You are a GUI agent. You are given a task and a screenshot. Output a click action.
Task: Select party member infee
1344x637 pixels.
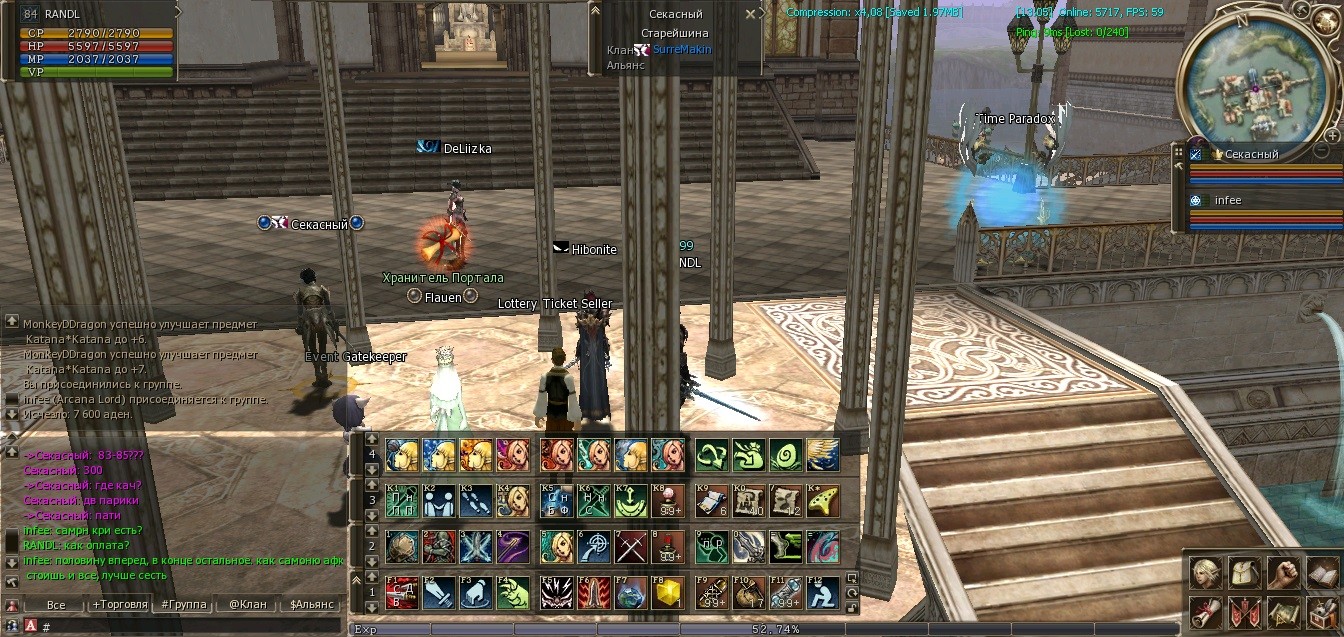pos(1227,200)
